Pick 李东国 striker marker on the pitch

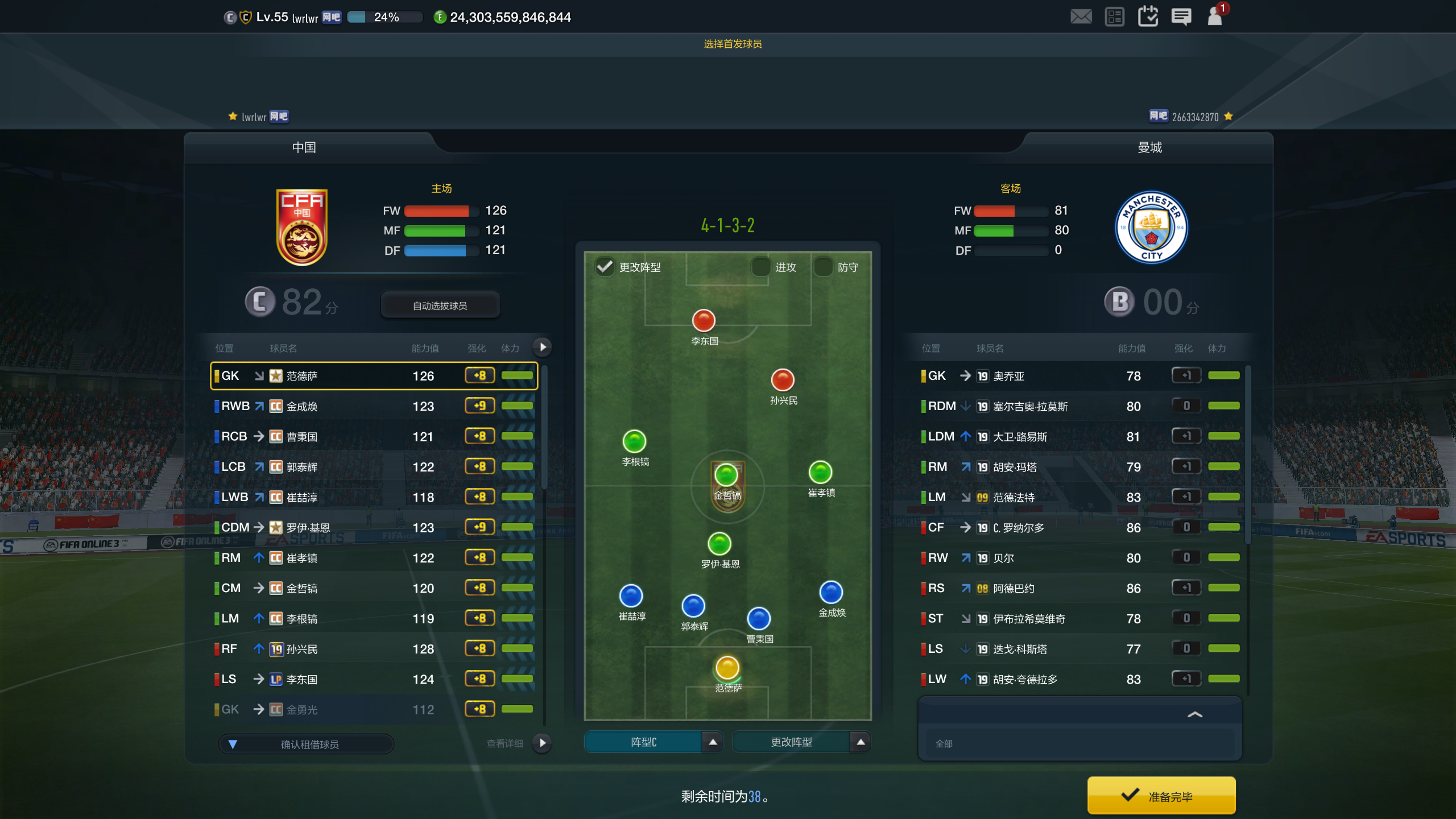coord(704,321)
